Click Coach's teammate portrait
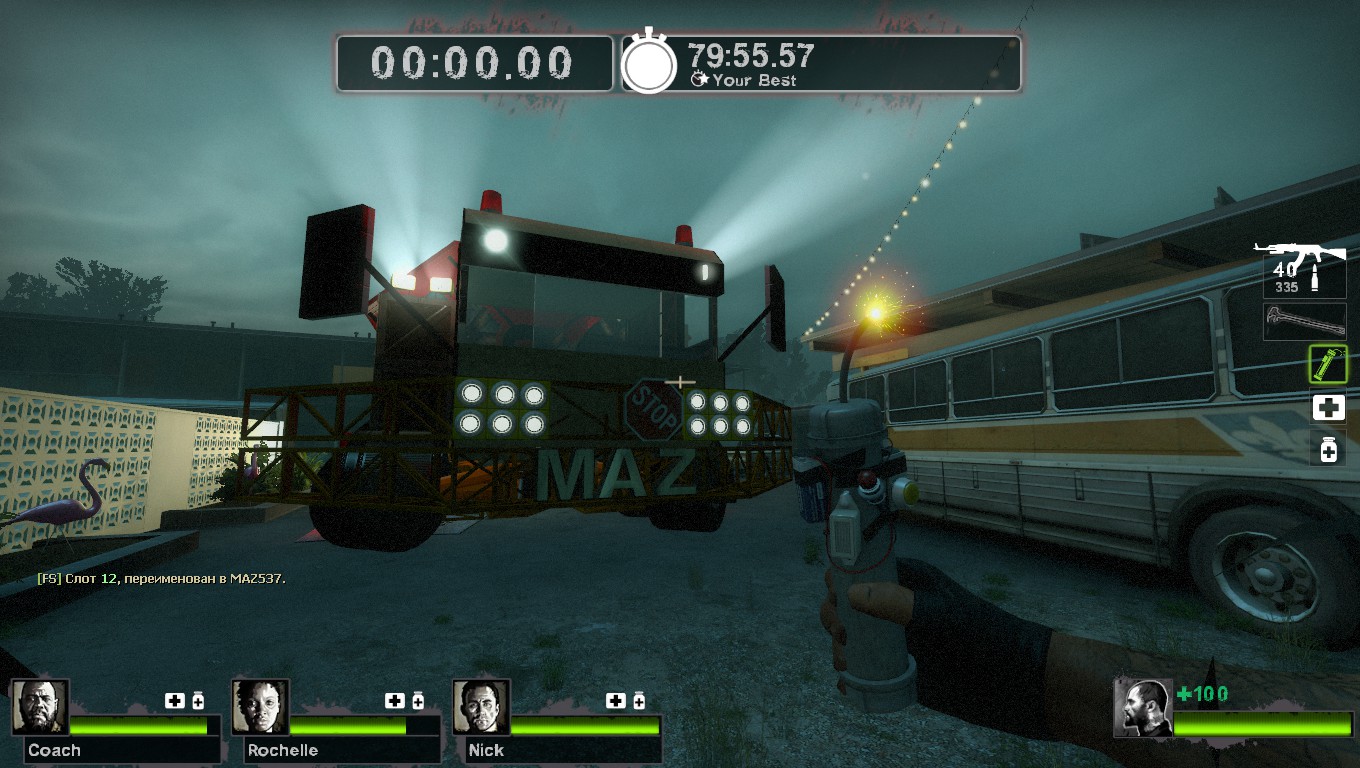The width and height of the screenshot is (1360, 768). [x=40, y=707]
